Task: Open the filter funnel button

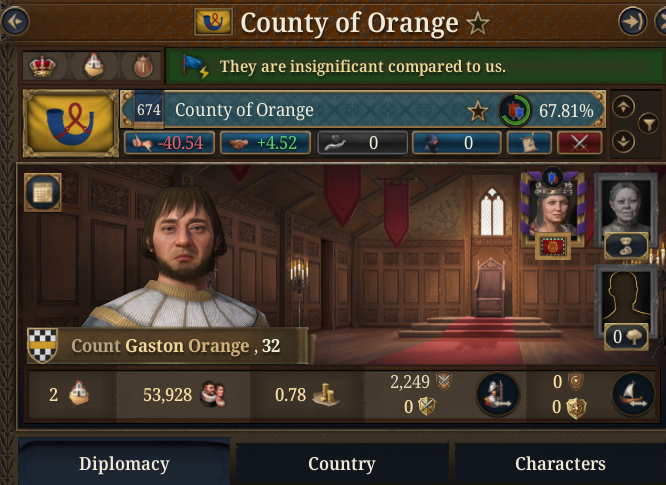Action: [649, 124]
